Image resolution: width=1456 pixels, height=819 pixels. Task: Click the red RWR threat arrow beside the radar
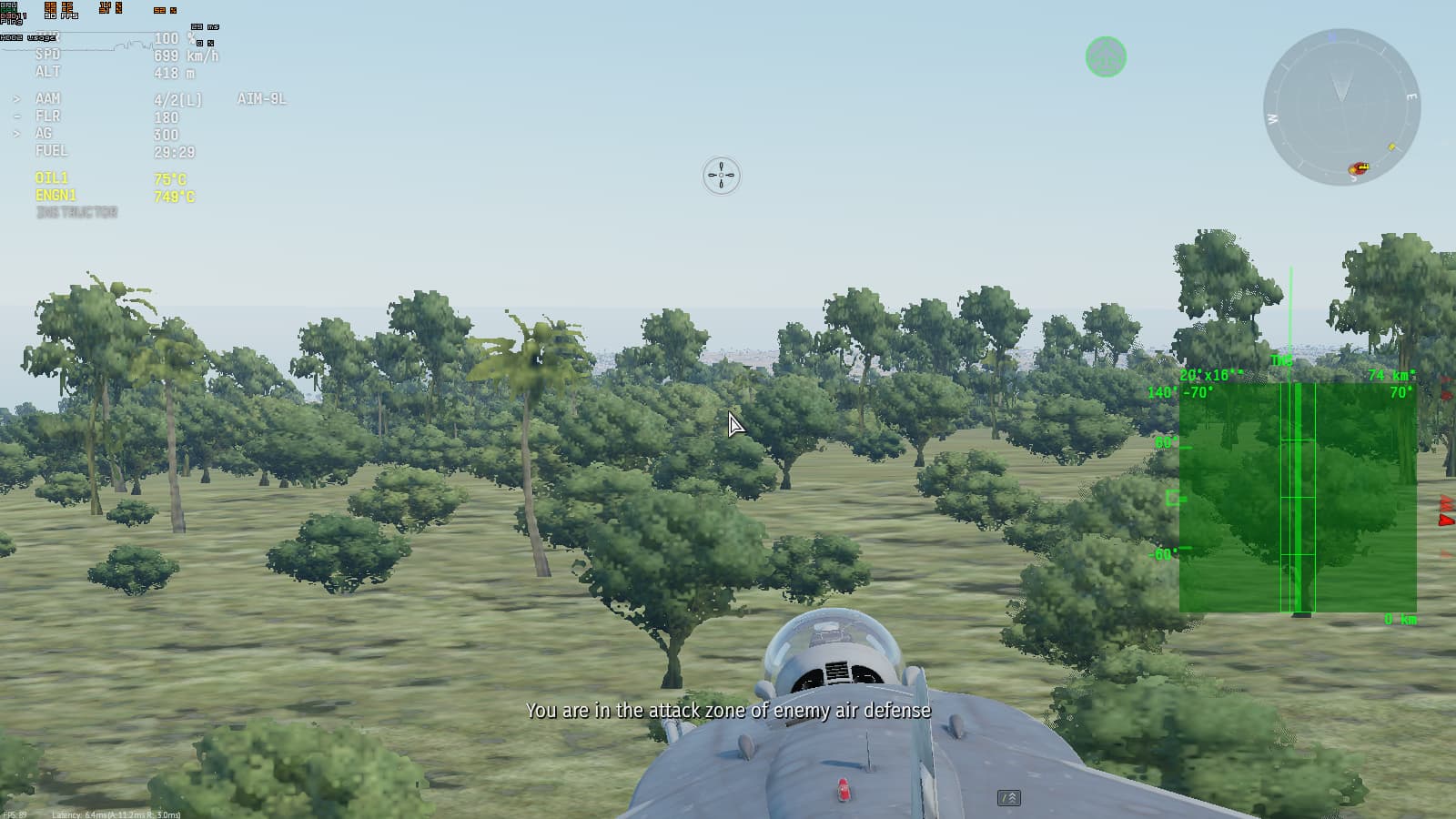coord(1446,519)
